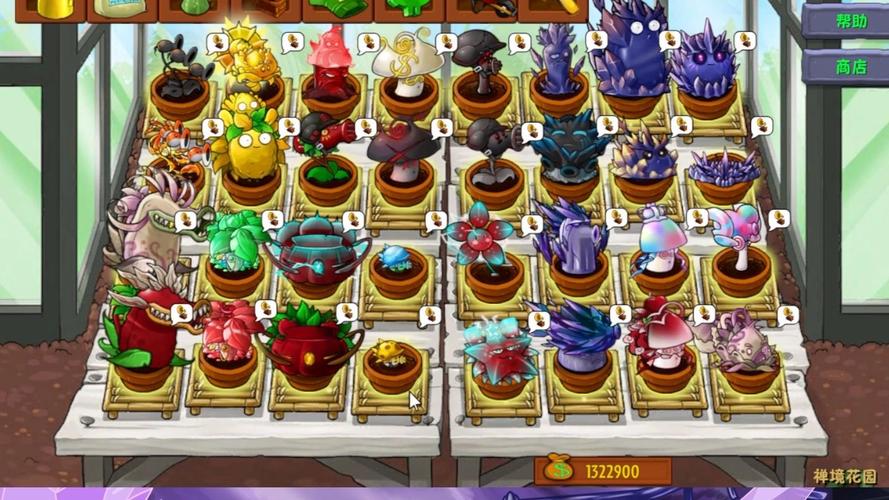This screenshot has height=500, width=889.
Task: Choose the green bug spray tool
Action: point(193,9)
